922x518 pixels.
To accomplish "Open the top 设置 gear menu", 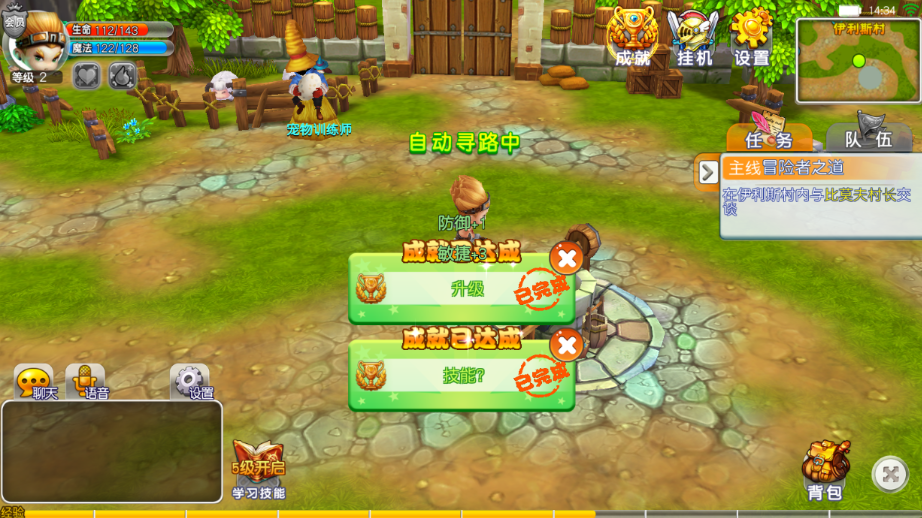I will pos(752,36).
